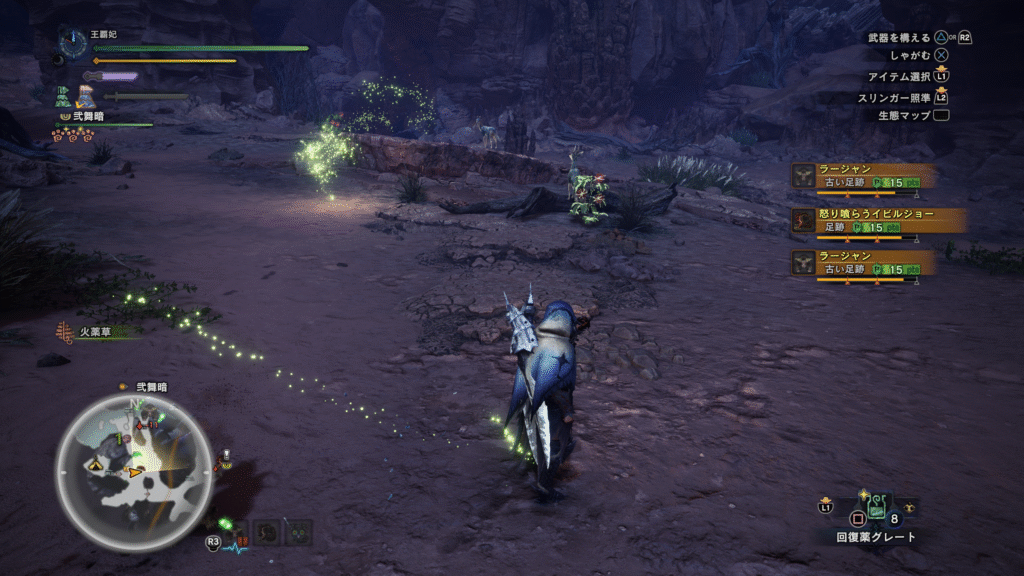
Task: Click the quest clock icon
Action: coord(72,42)
